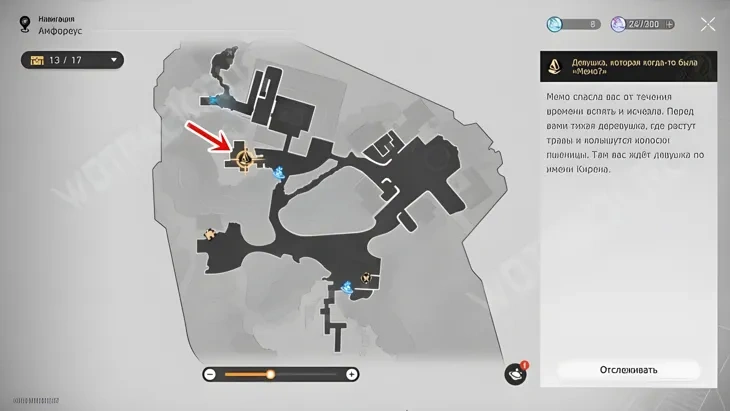730x411 pixels.
Task: Click the orange map zoom slider handle
Action: (270, 374)
